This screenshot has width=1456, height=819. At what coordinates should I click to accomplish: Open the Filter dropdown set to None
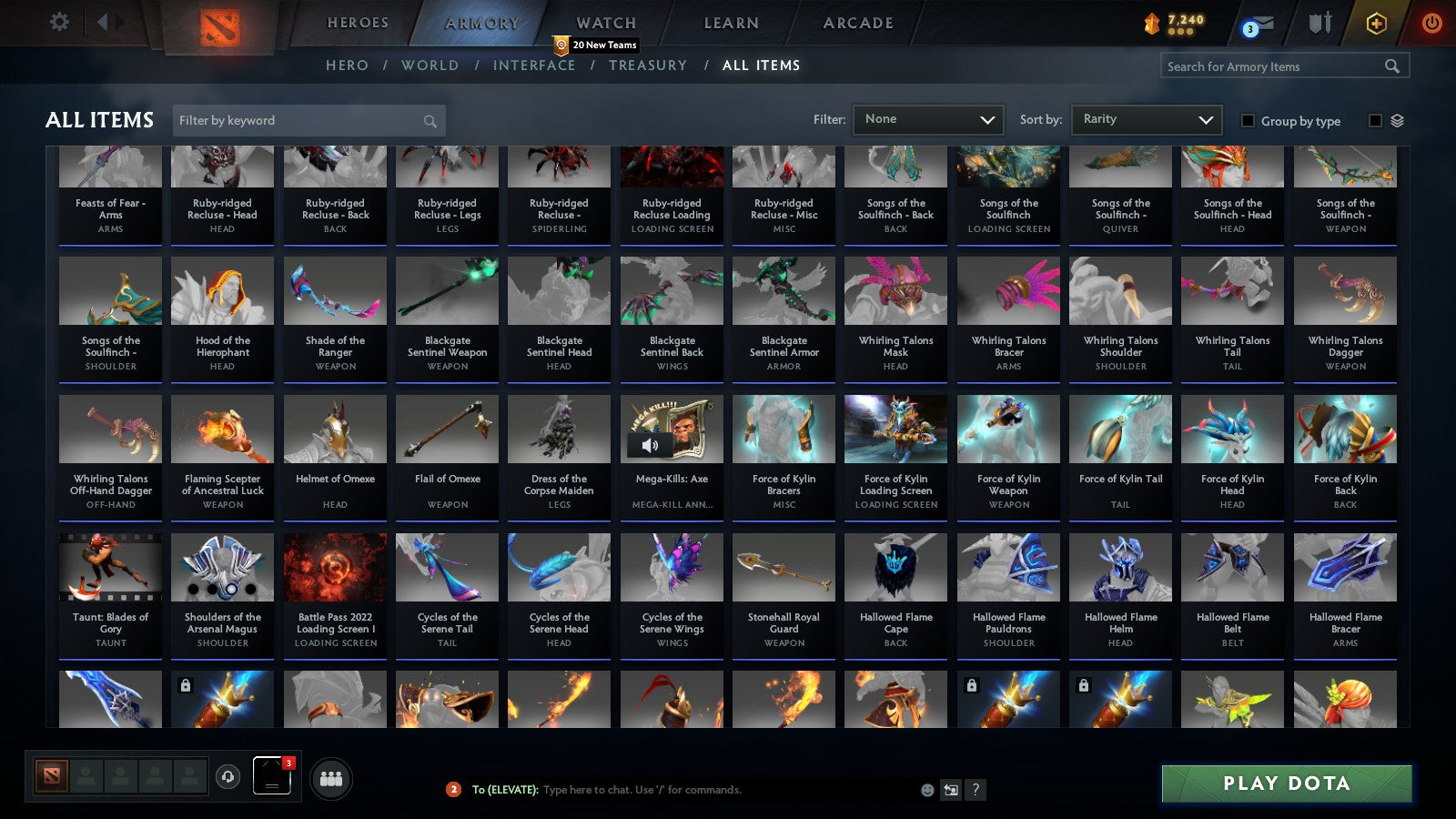(x=928, y=119)
